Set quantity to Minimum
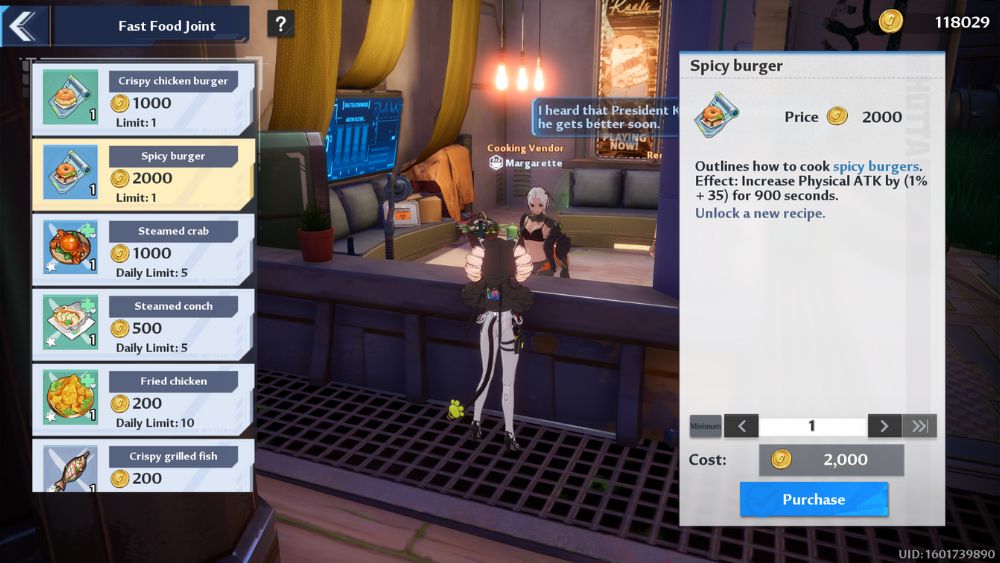This screenshot has width=1000, height=563. point(705,426)
